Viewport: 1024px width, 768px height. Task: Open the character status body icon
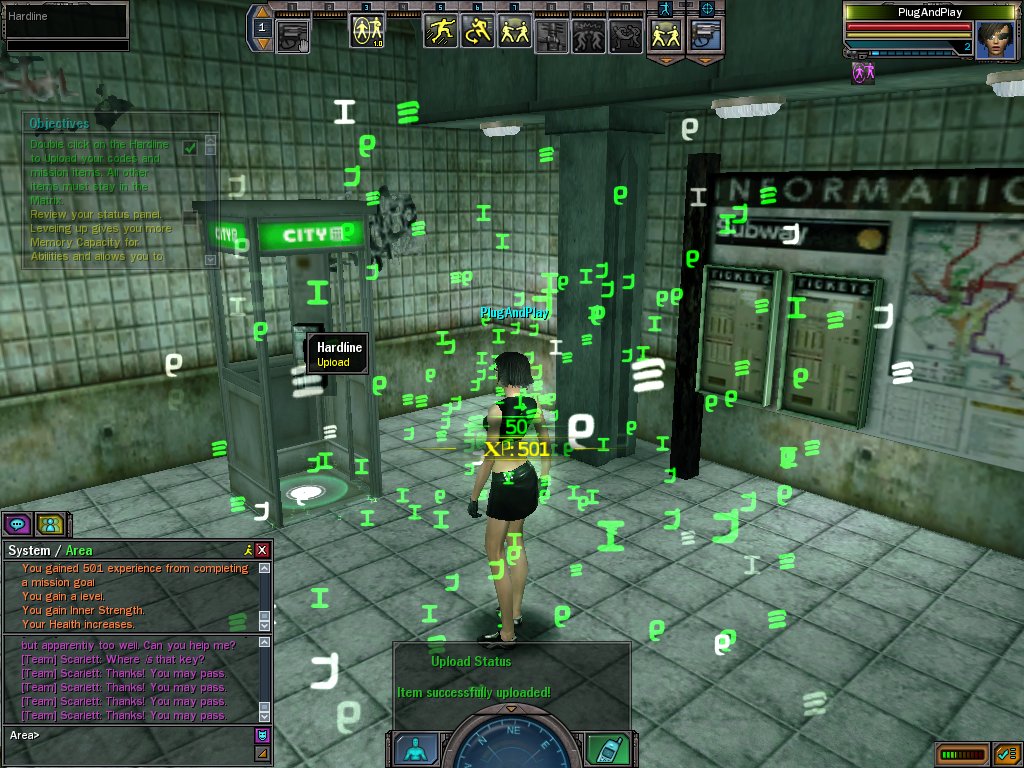click(415, 748)
